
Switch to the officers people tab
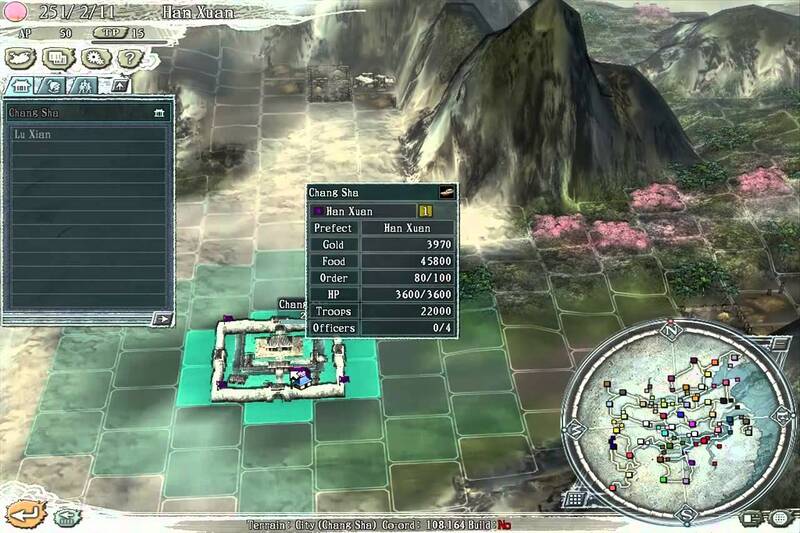pos(84,86)
